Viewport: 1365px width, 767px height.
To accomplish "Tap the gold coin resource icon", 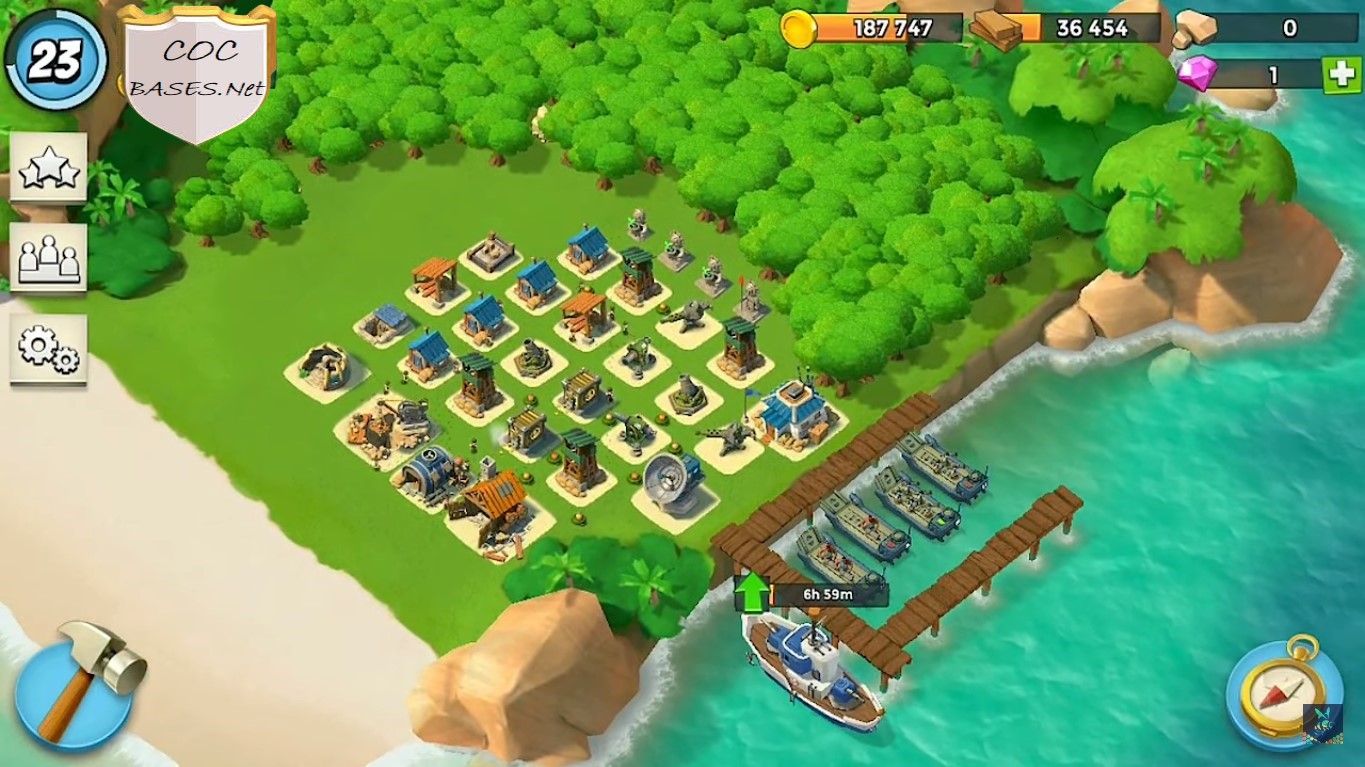I will pos(799,29).
